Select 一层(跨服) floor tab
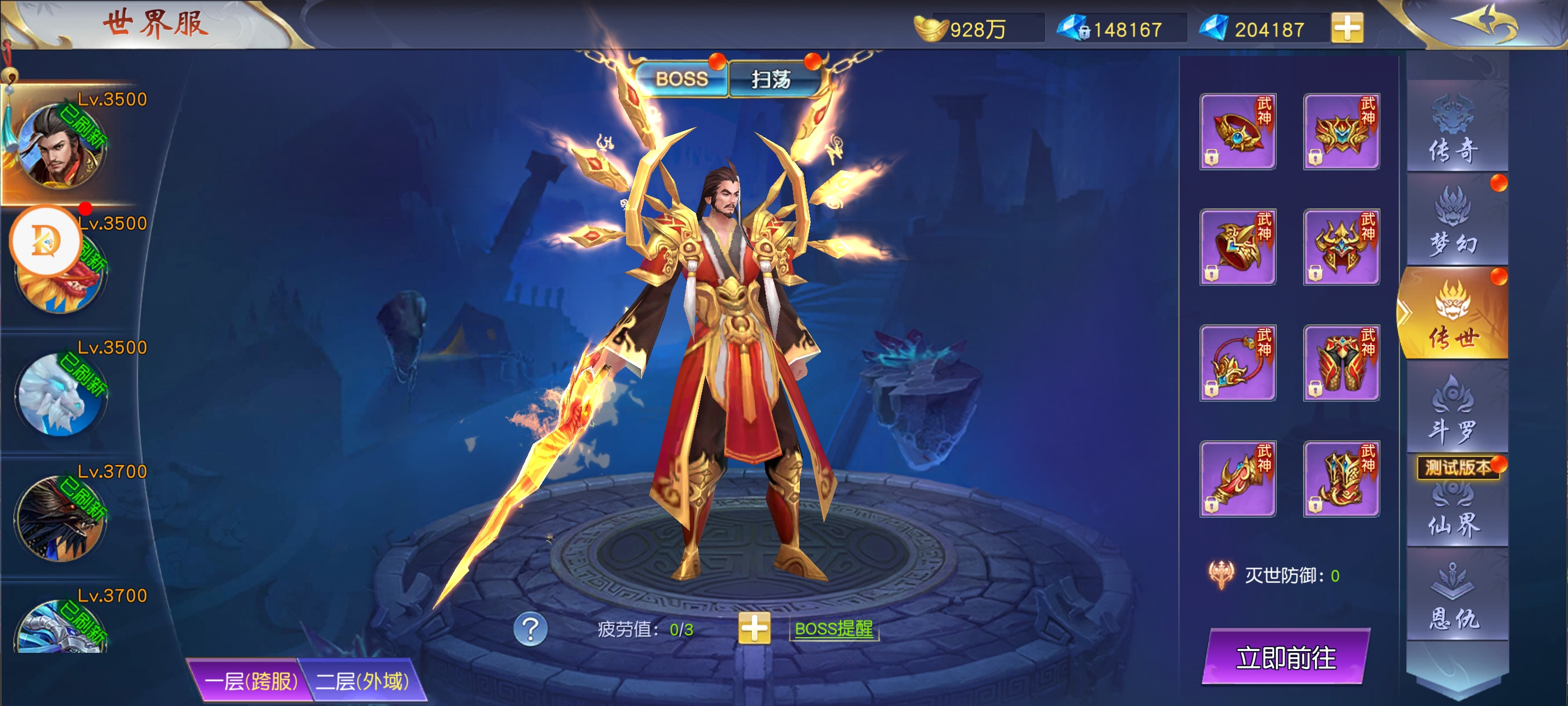Viewport: 1568px width, 706px height. (250, 680)
